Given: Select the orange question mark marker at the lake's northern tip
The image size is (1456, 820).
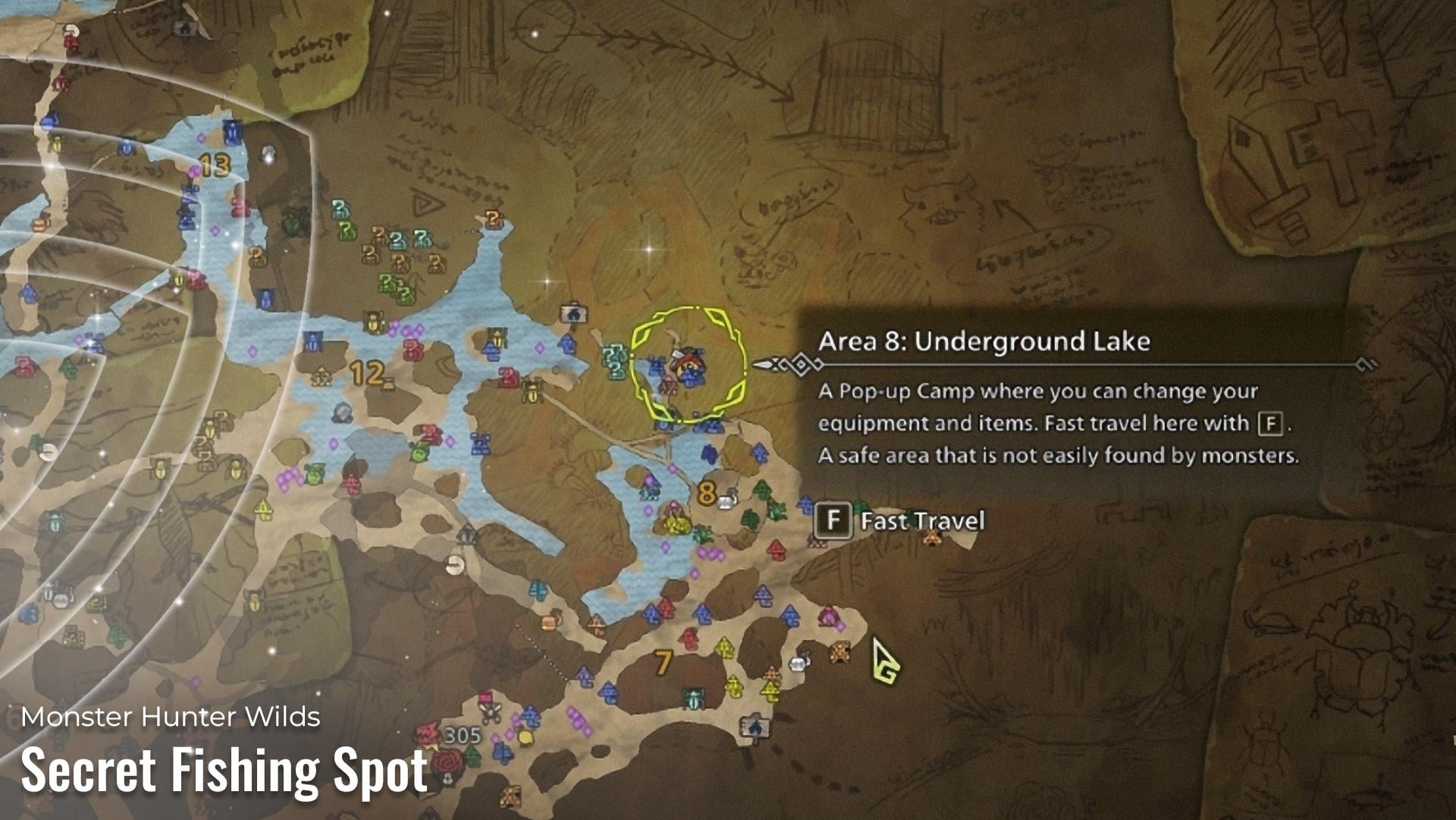Looking at the screenshot, I should coord(494,220).
